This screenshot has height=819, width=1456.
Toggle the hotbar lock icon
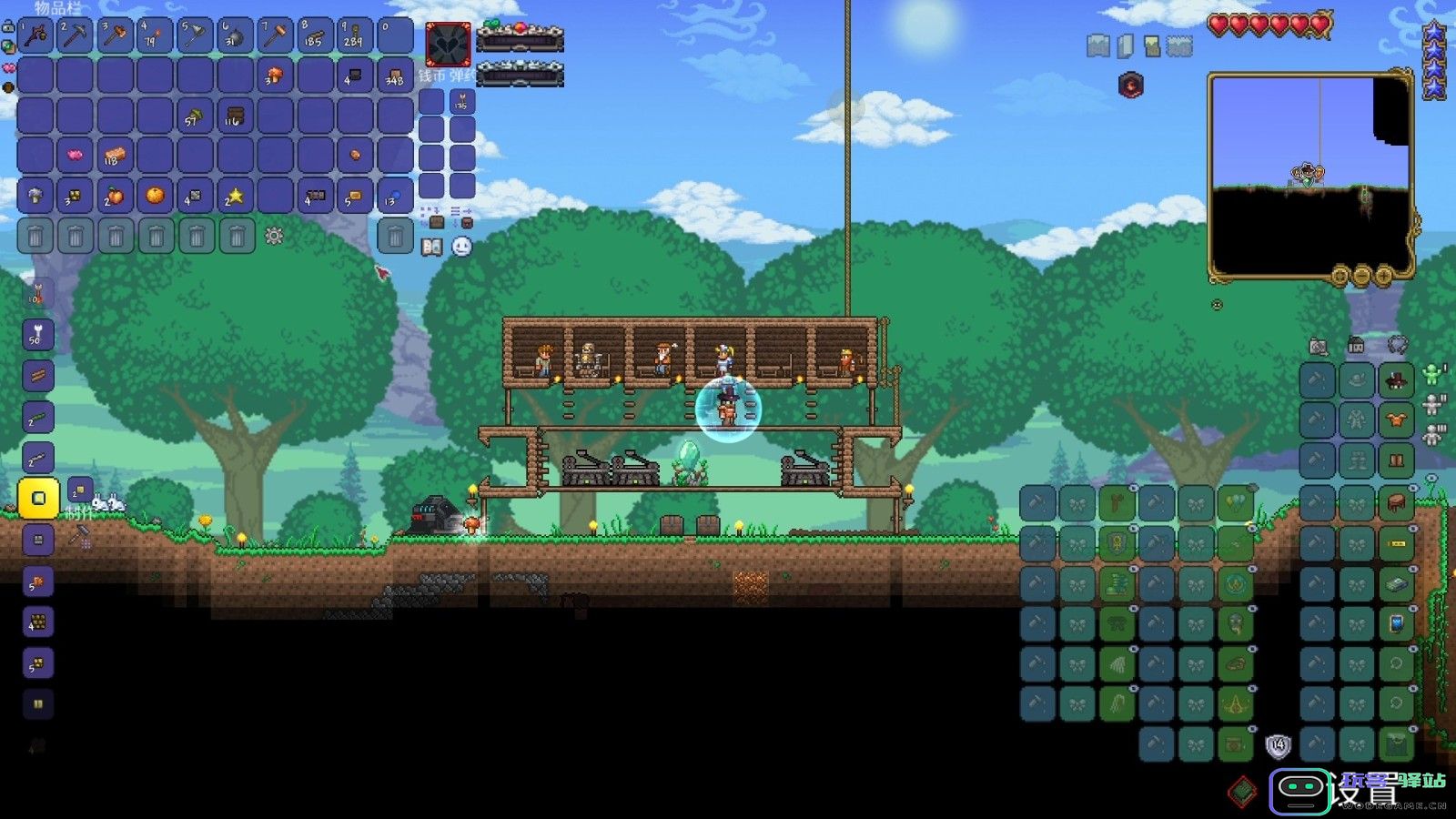(x=8, y=27)
